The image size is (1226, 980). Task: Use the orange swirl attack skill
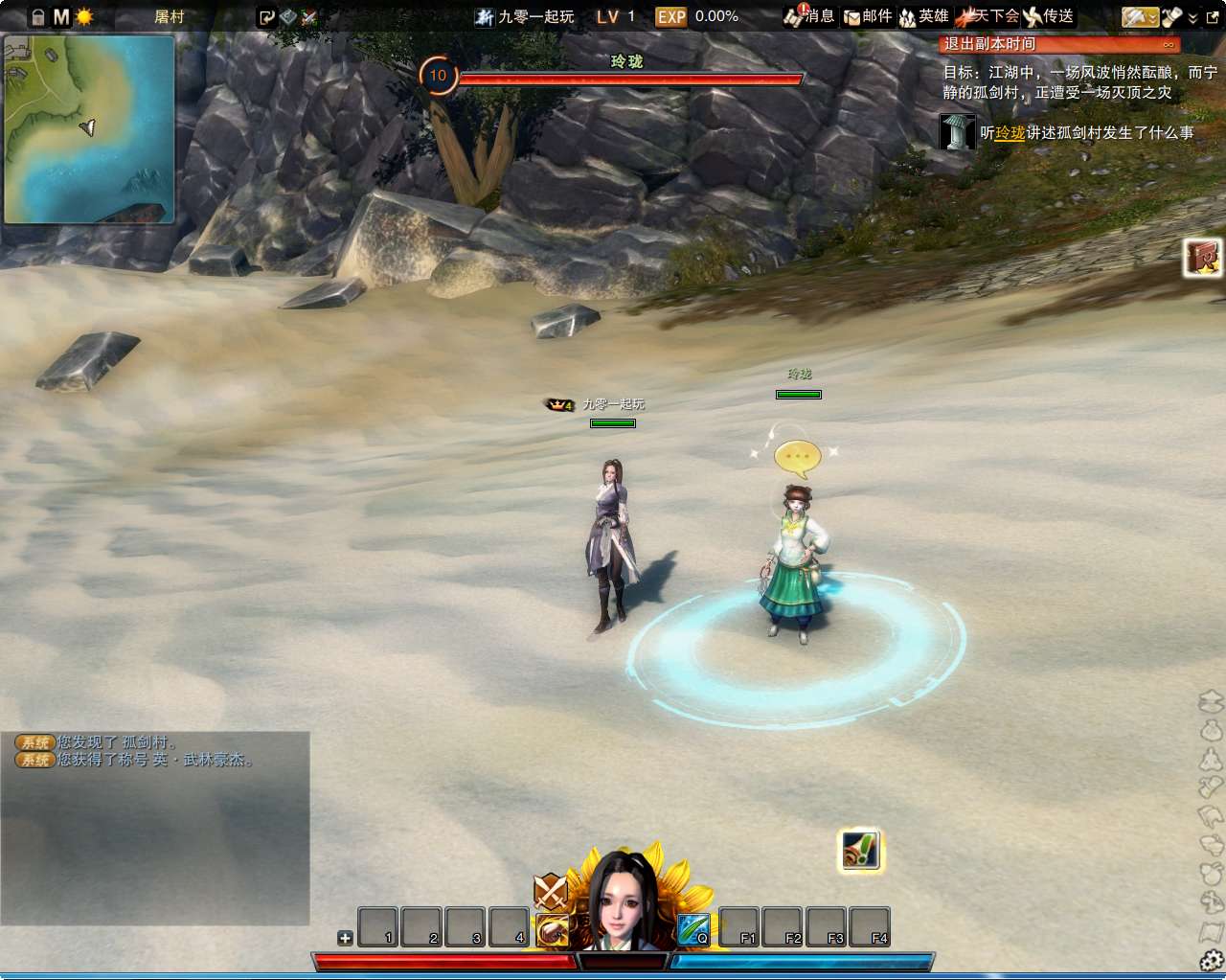pyautogui.click(x=553, y=929)
